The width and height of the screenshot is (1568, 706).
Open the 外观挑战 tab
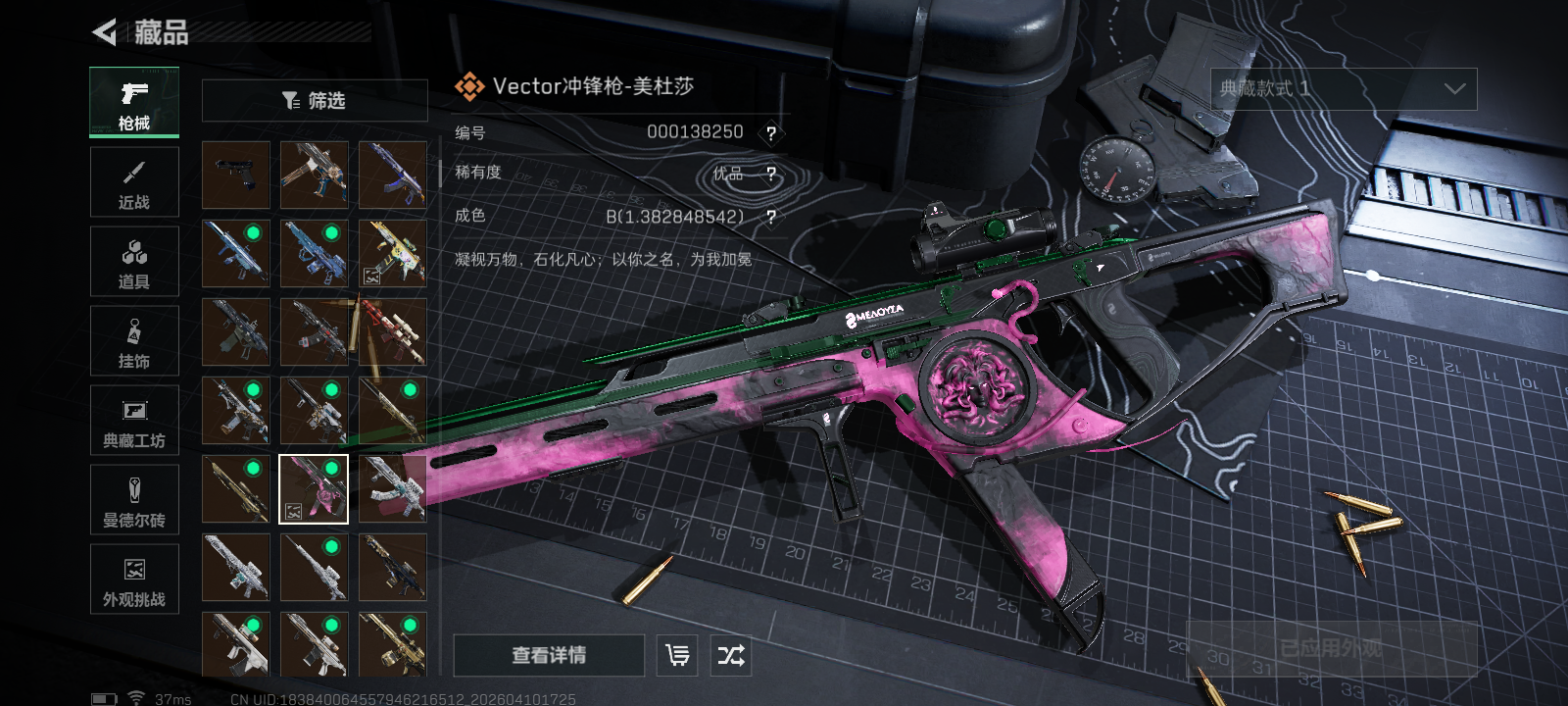click(x=134, y=580)
